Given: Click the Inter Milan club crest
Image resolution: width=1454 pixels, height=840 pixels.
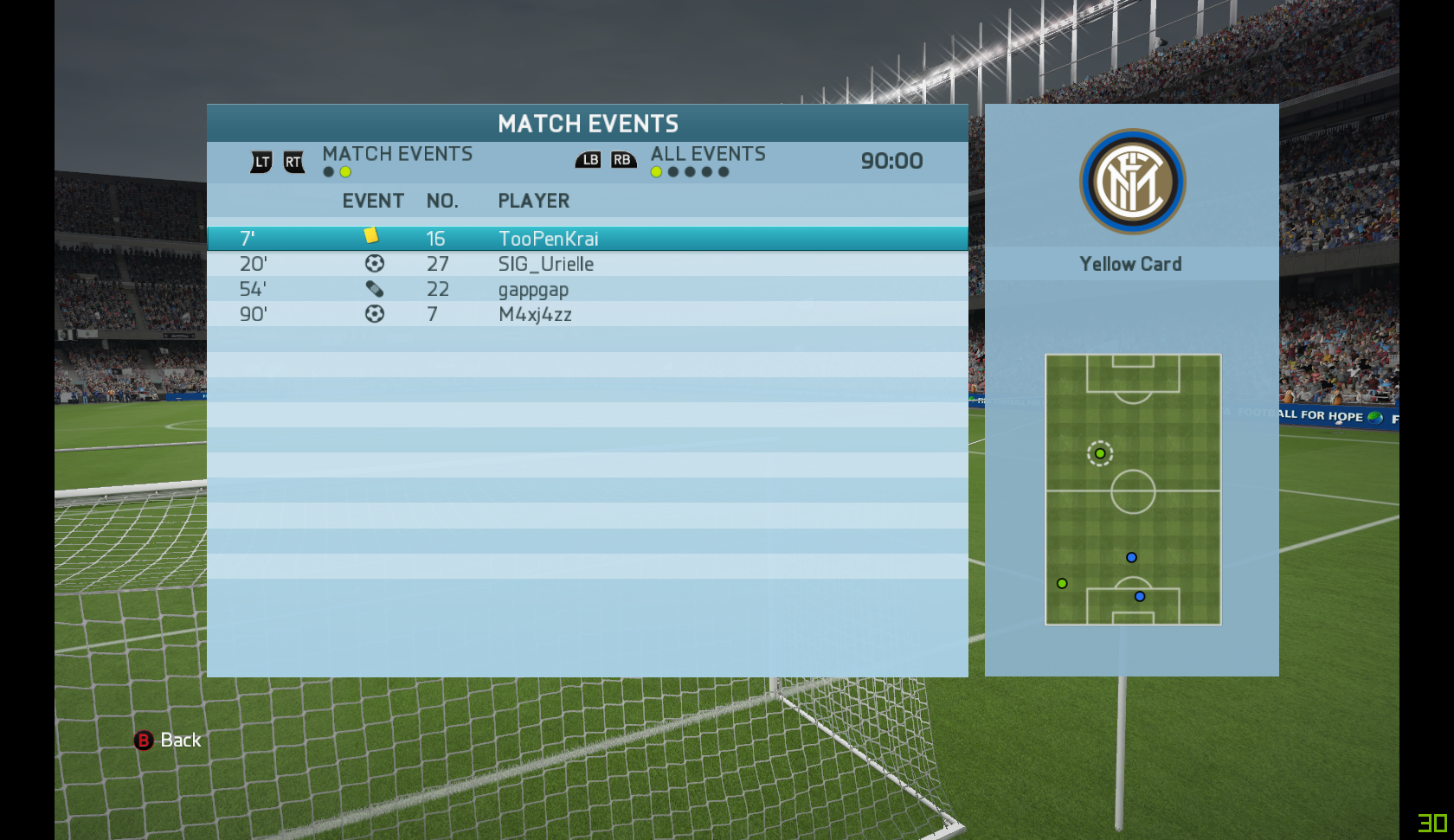Looking at the screenshot, I should (1132, 182).
